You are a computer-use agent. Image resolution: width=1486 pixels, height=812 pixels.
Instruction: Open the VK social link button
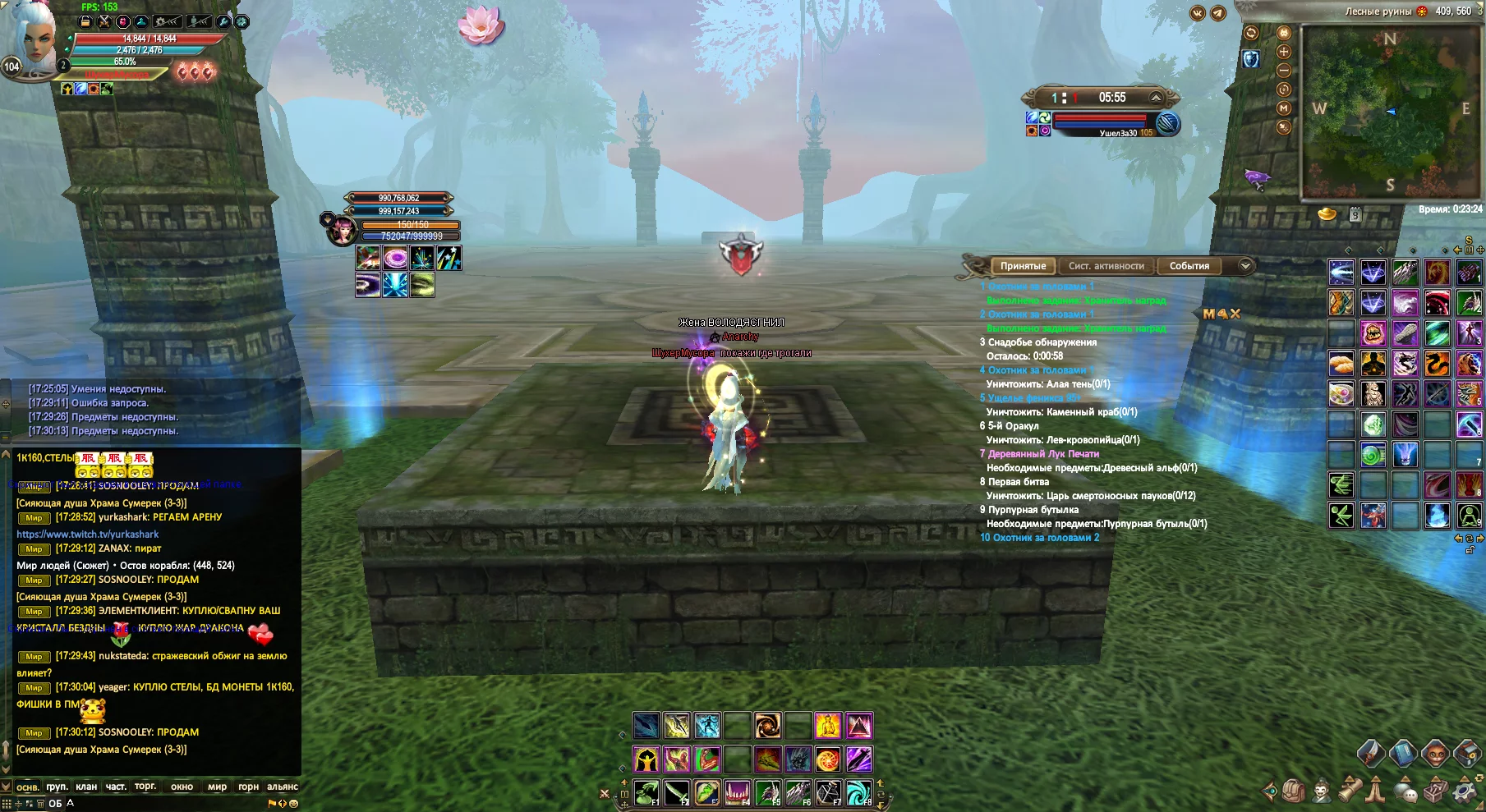click(1198, 13)
